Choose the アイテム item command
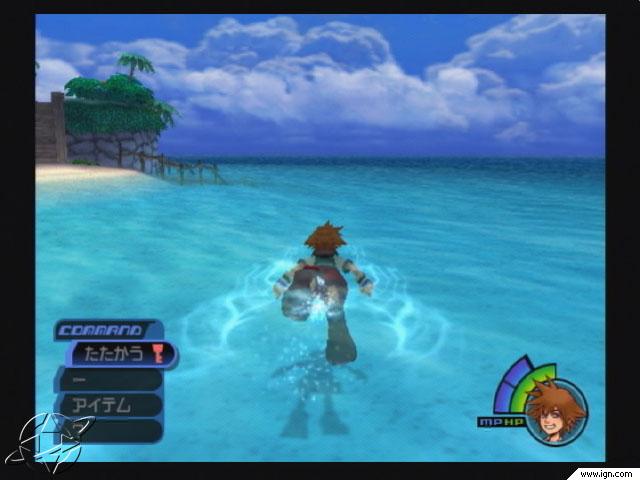This screenshot has height=480, width=640. coord(108,405)
